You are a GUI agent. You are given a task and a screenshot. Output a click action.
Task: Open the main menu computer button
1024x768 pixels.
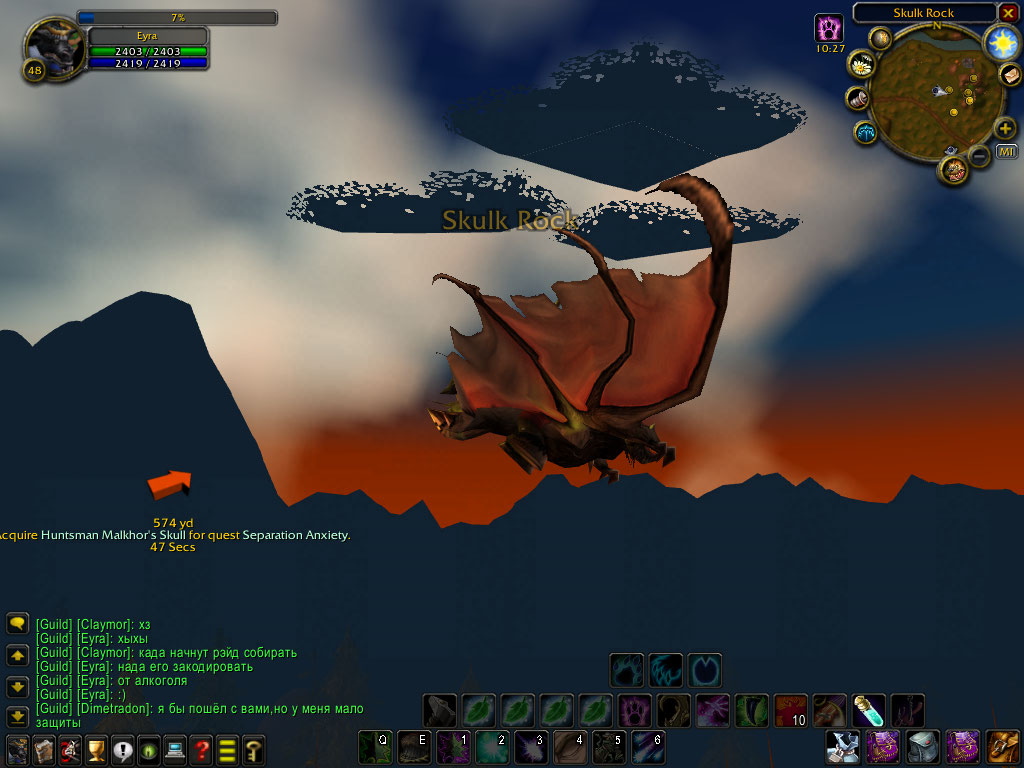pos(175,748)
